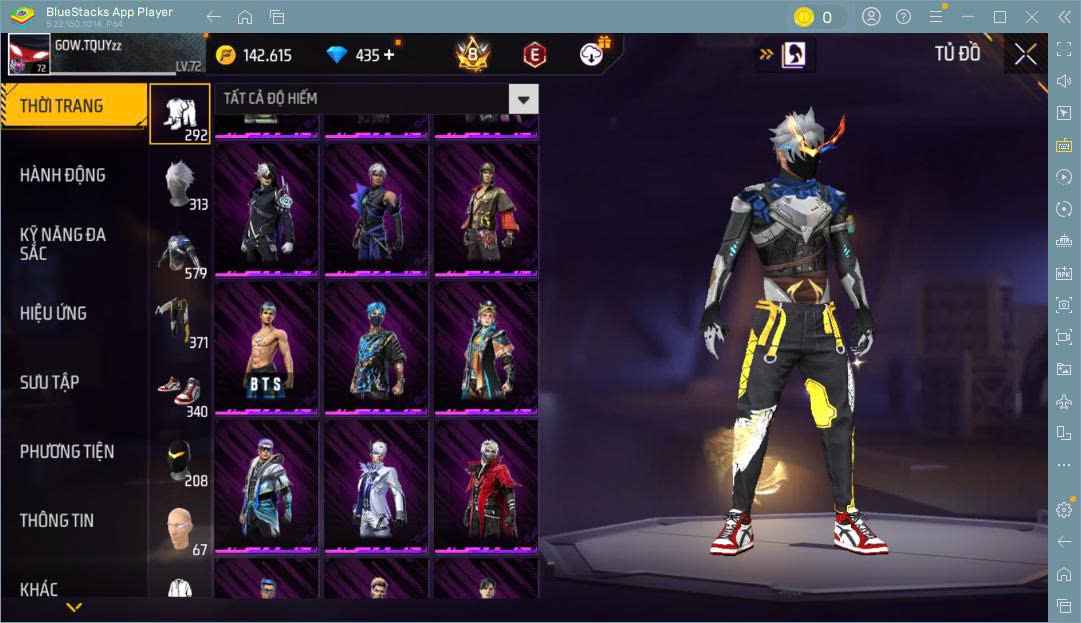Show the THÔNG TIN tab

[57, 520]
